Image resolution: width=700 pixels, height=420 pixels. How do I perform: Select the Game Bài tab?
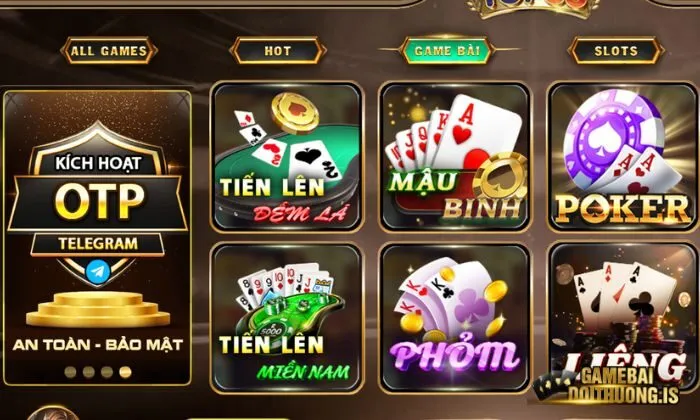[448, 50]
